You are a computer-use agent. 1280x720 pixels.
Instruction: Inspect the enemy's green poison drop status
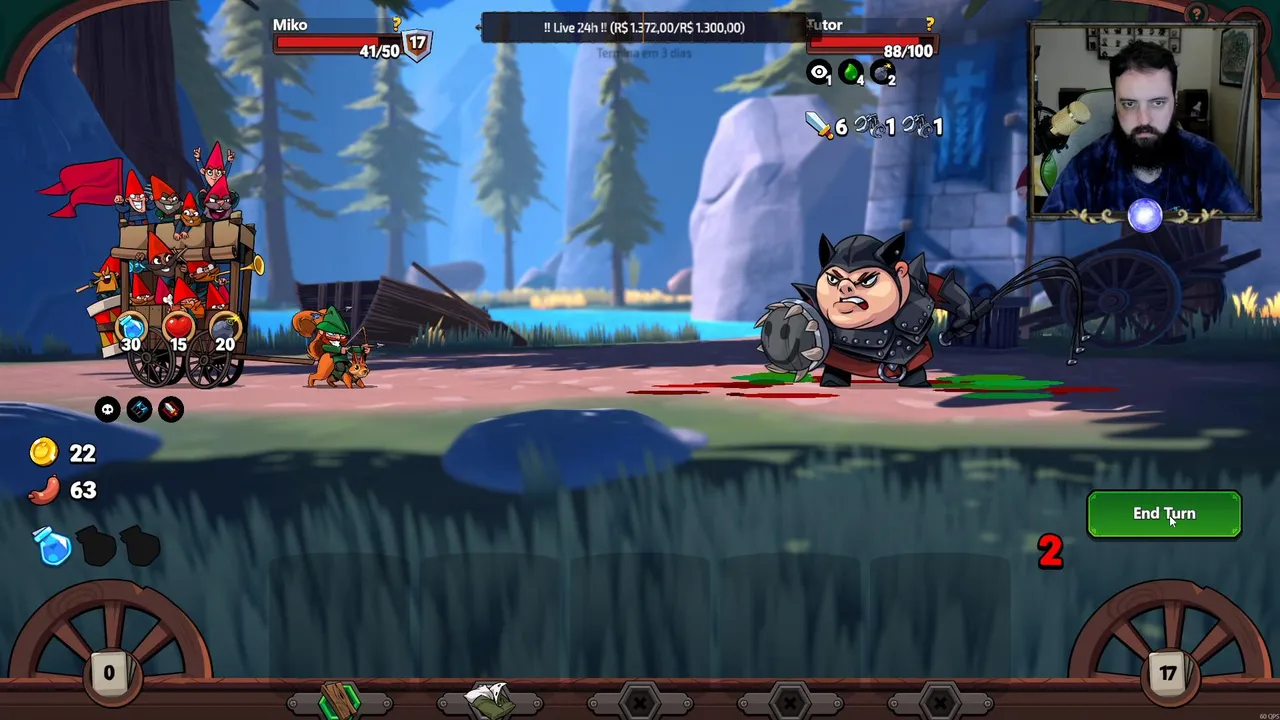[x=851, y=73]
